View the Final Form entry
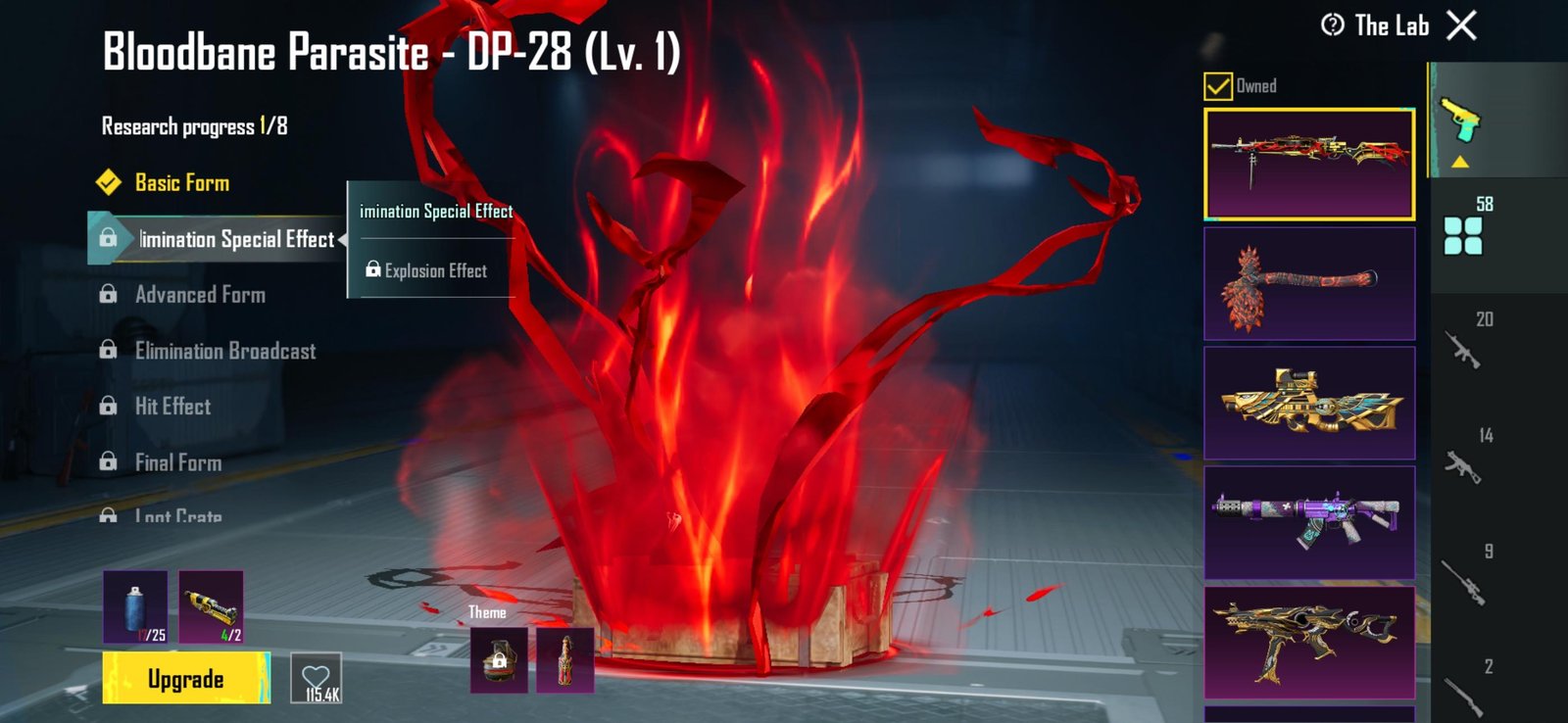The image size is (1568, 723). pyautogui.click(x=178, y=462)
